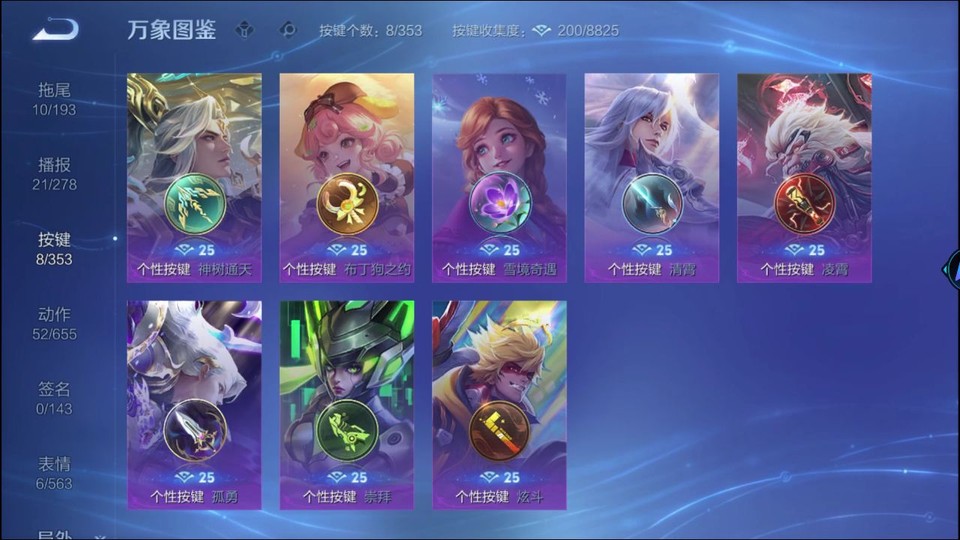The width and height of the screenshot is (960, 540).
Task: Open the 雪境奇遇 button skin card
Action: [x=499, y=178]
